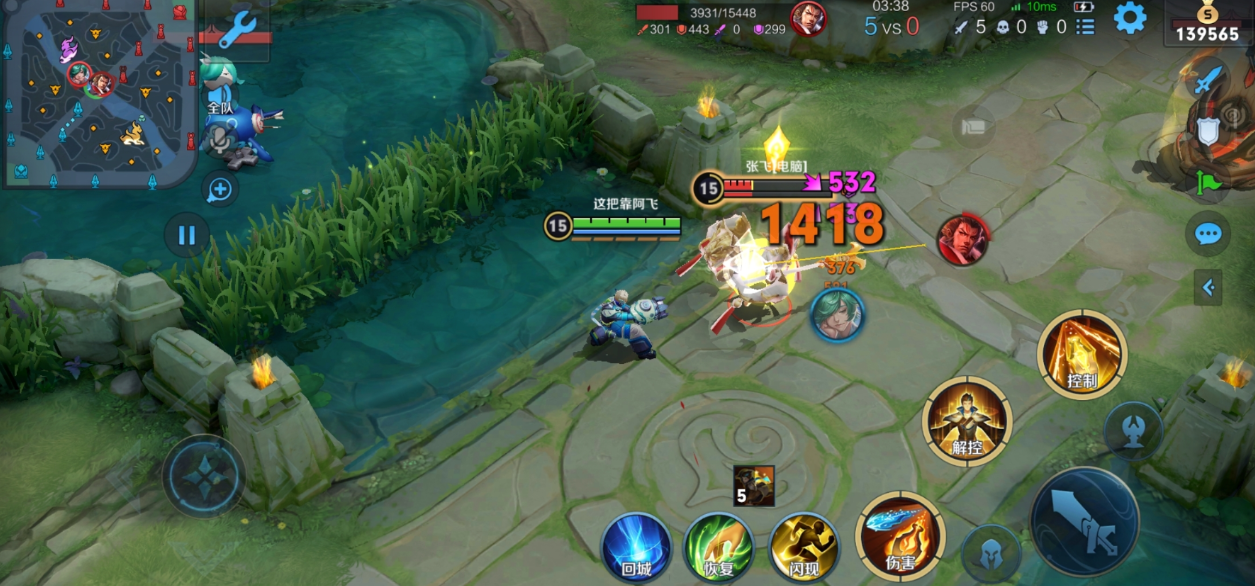Cast the 控制 control skill
Screen dimensions: 1255x586
[1082, 354]
